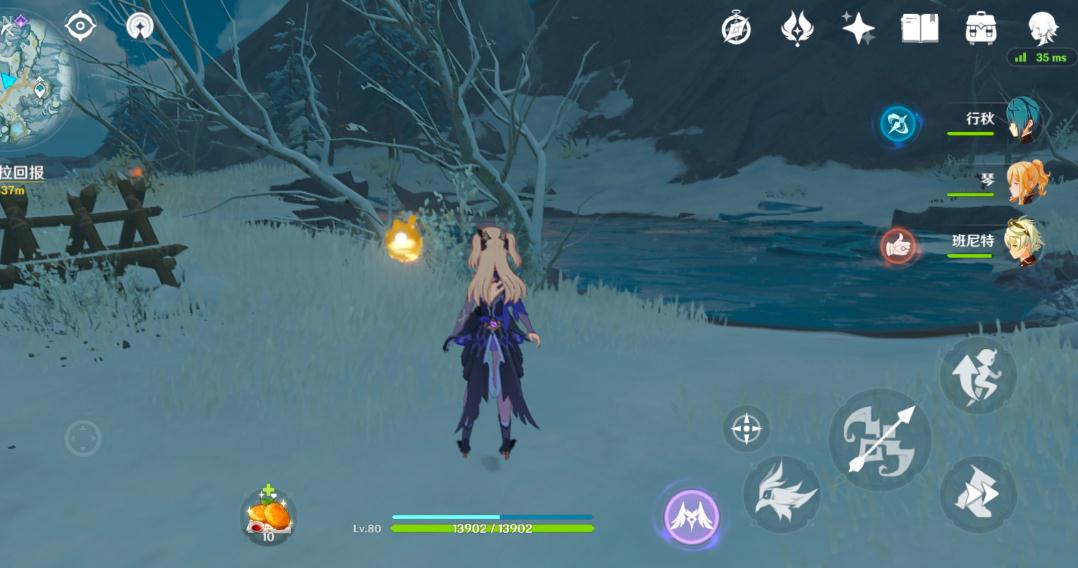The image size is (1078, 568).
Task: Switch to party member 行秋
Action: 1022,120
